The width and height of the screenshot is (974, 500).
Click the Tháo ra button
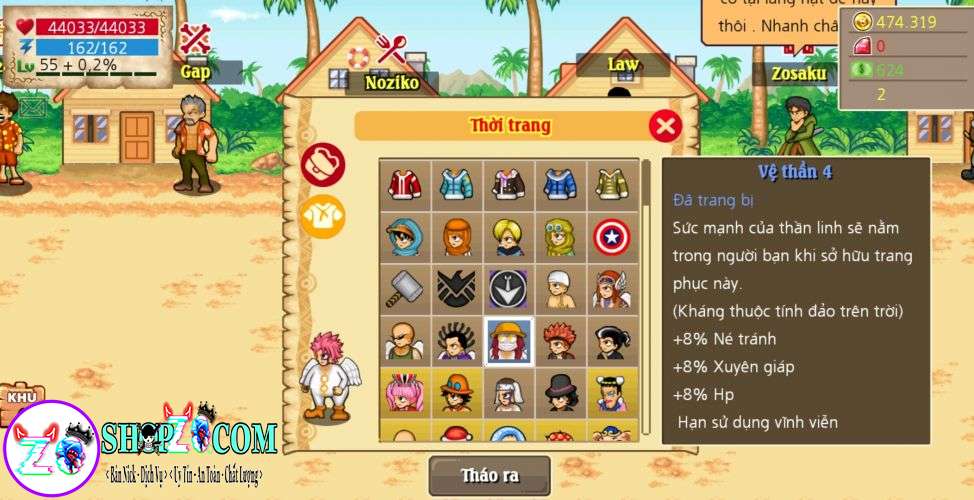point(490,475)
